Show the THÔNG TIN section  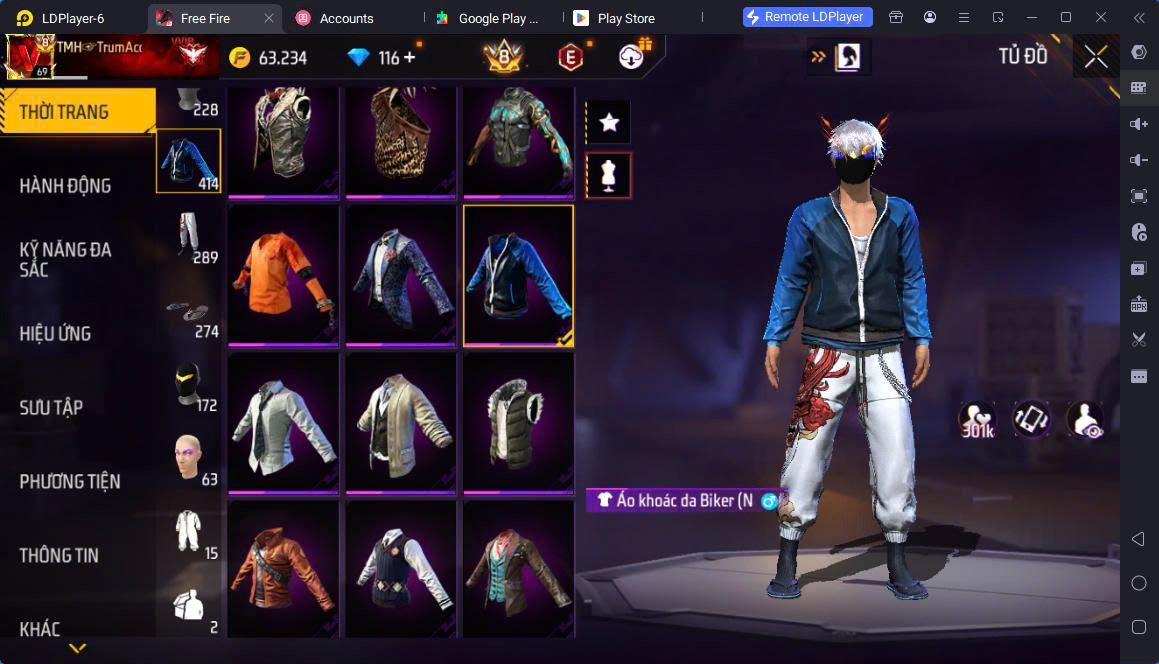click(x=59, y=555)
